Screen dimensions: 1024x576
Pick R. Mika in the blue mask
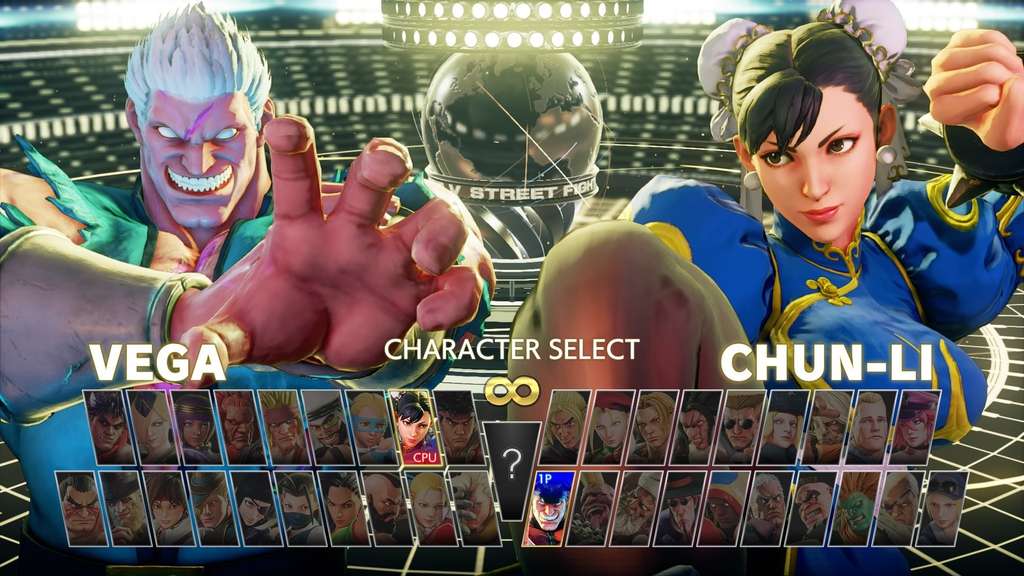pos(369,427)
